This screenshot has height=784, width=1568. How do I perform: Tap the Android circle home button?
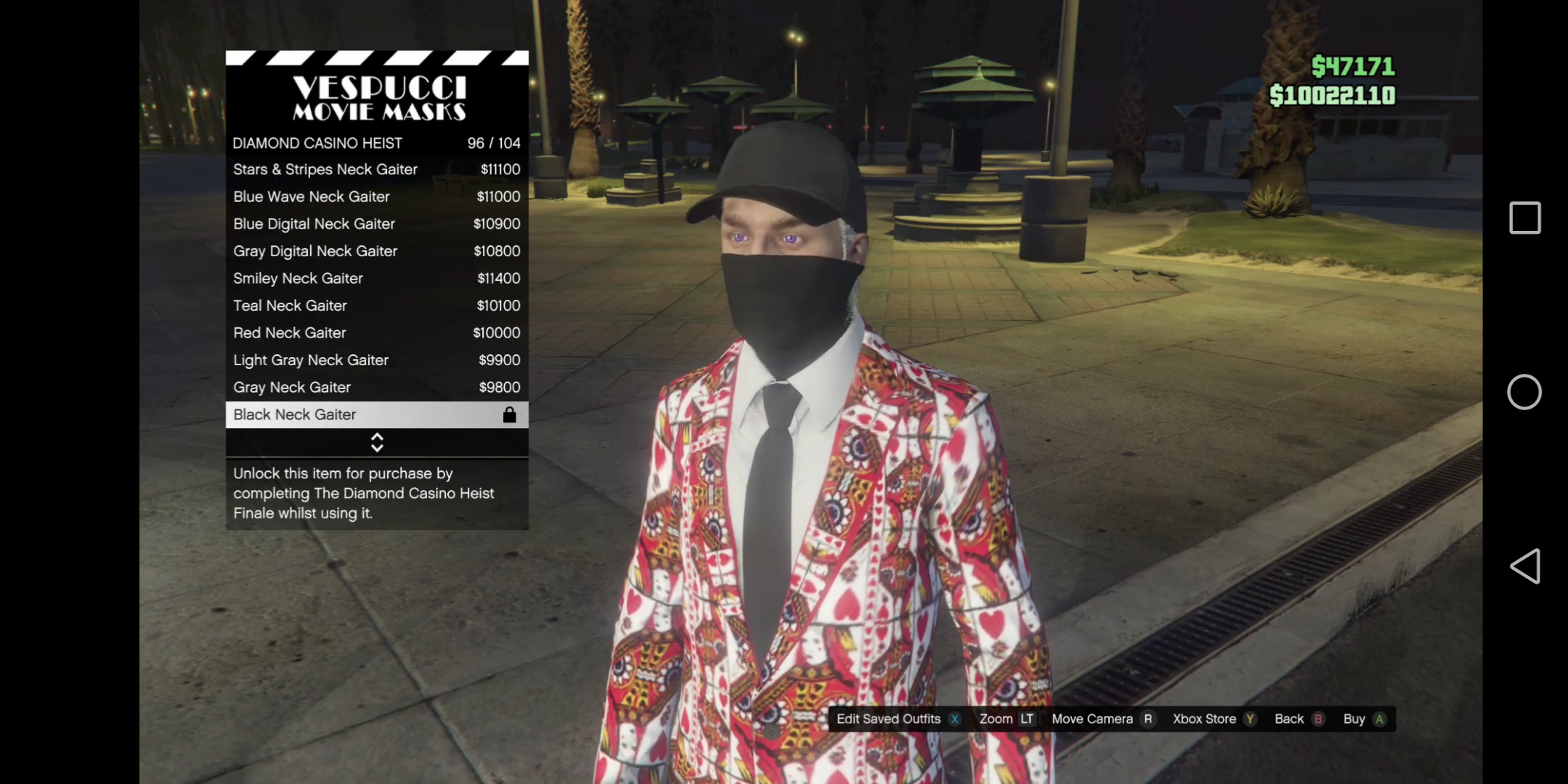click(x=1524, y=392)
